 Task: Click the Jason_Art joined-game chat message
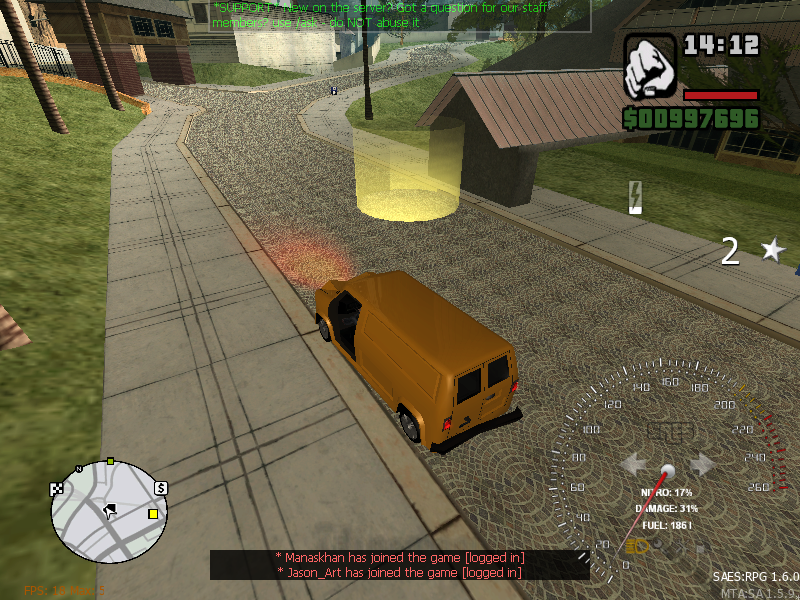click(x=399, y=572)
